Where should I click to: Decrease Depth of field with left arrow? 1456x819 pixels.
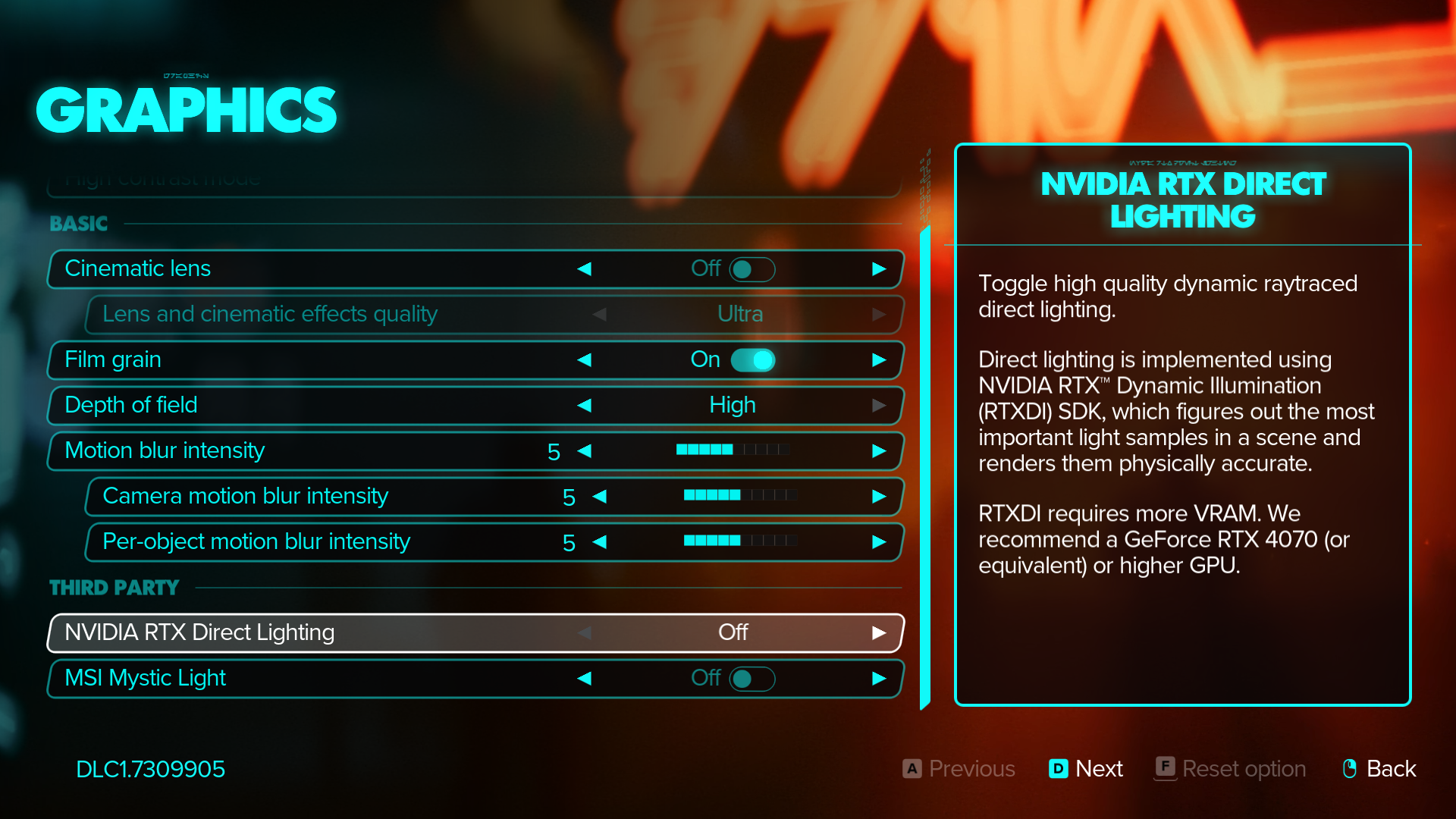pyautogui.click(x=584, y=406)
